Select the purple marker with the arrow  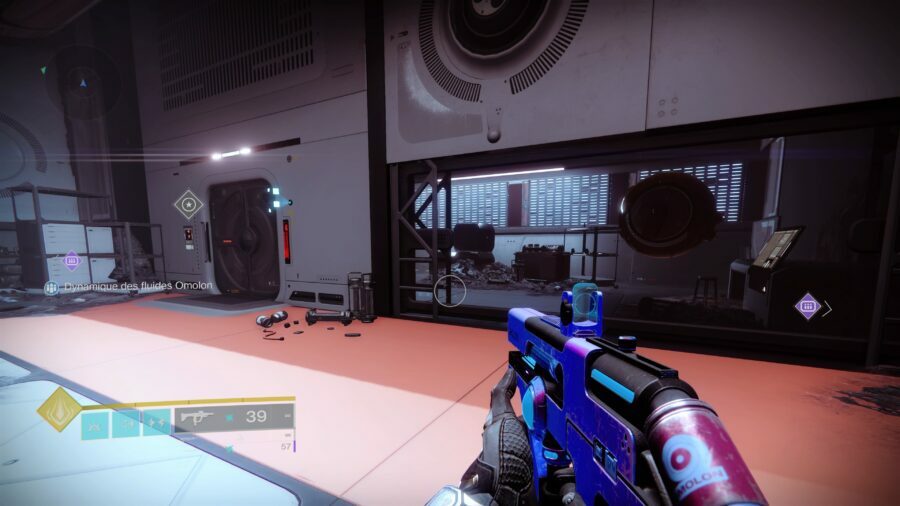click(808, 306)
